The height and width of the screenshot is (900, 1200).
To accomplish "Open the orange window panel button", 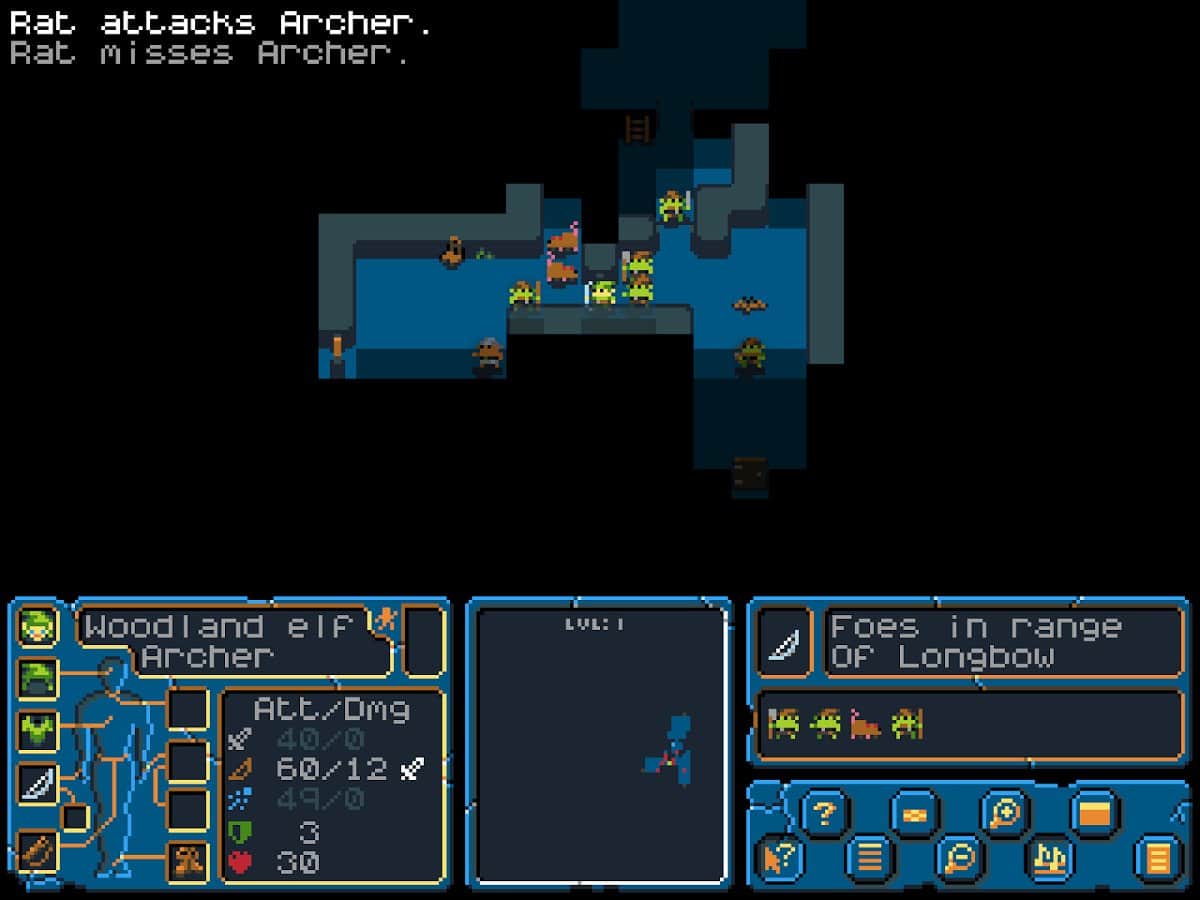I will tap(1094, 812).
